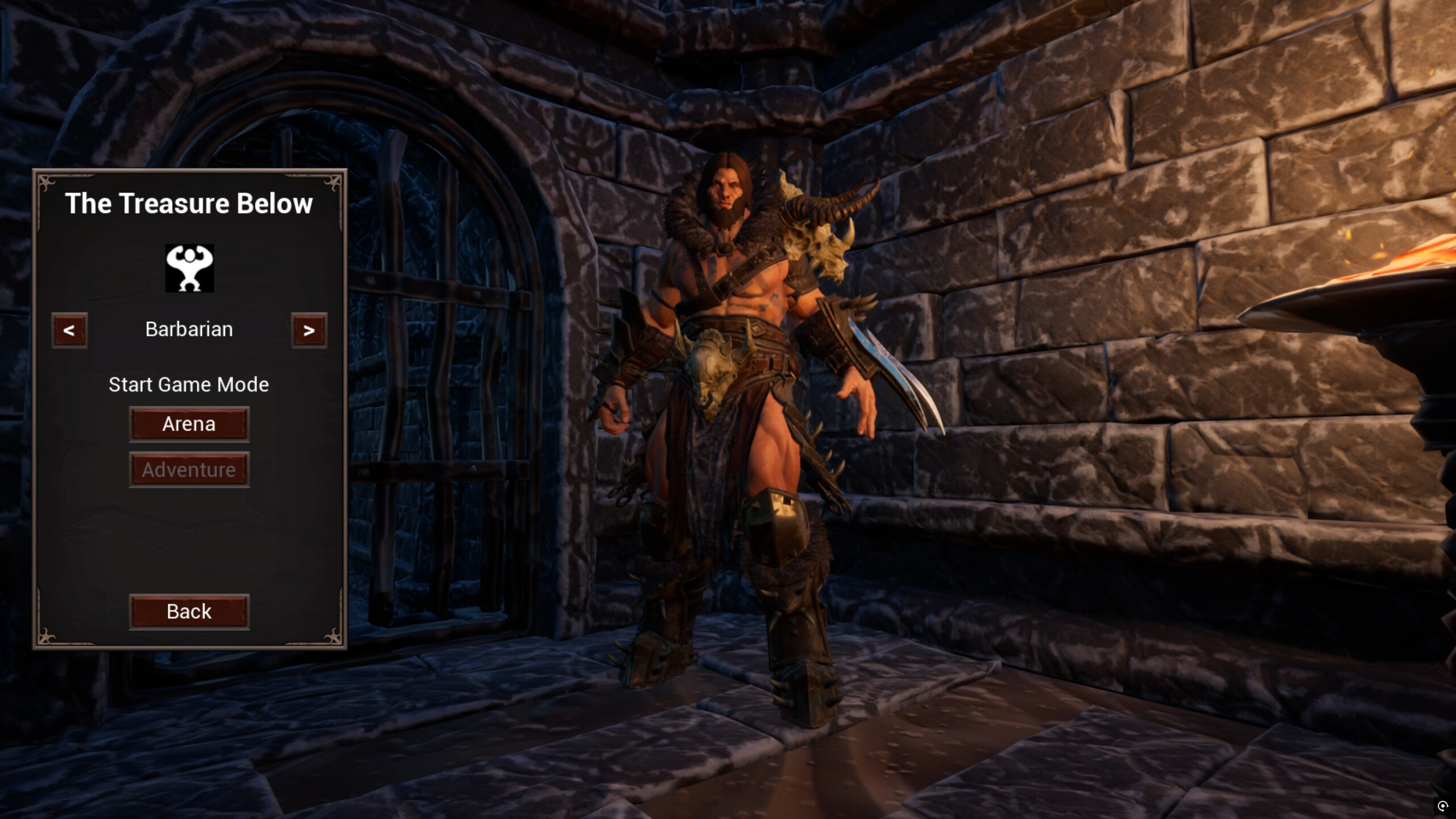The width and height of the screenshot is (1456, 819).
Task: Select the Arena game mode
Action: (x=189, y=423)
